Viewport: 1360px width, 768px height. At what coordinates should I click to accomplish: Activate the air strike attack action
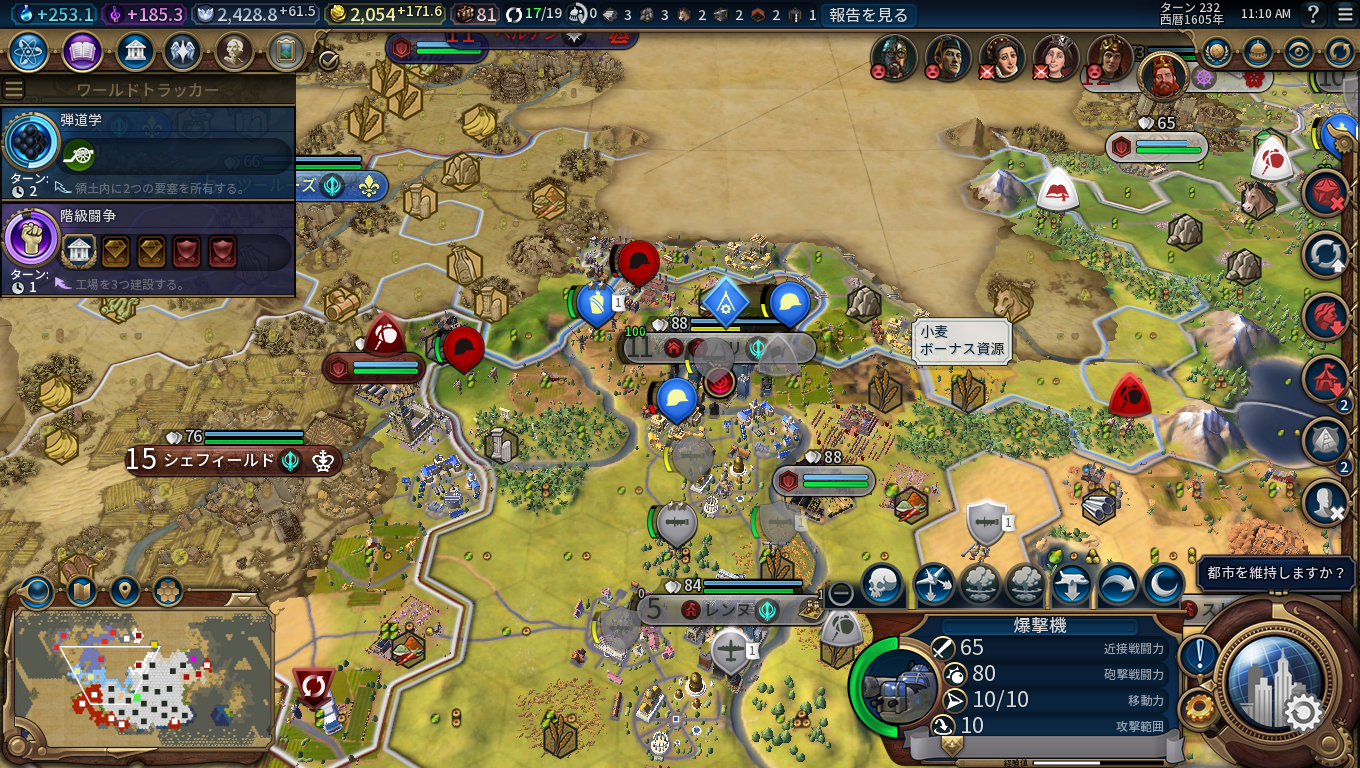(933, 585)
